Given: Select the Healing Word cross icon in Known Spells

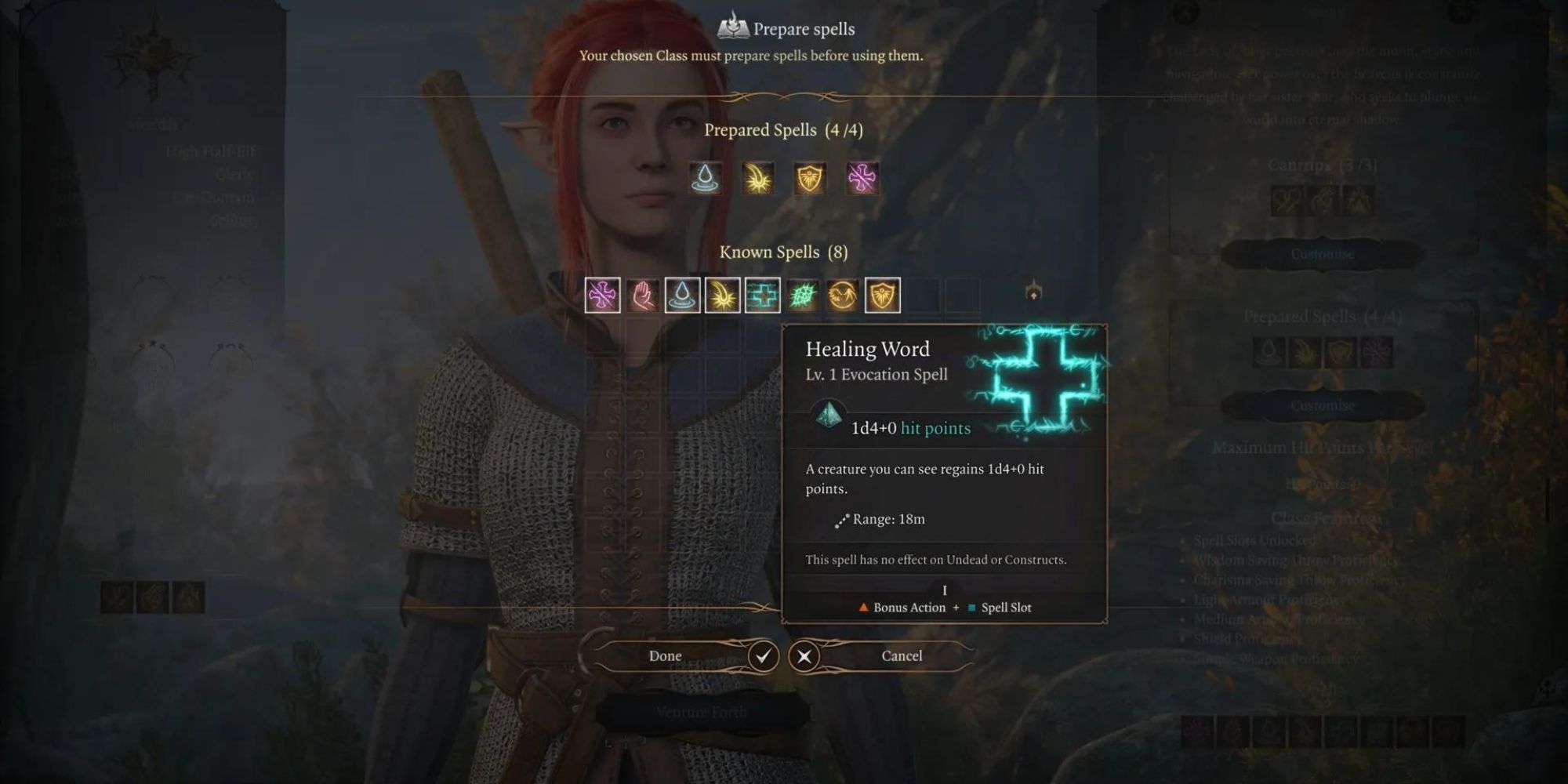Looking at the screenshot, I should pos(764,296).
